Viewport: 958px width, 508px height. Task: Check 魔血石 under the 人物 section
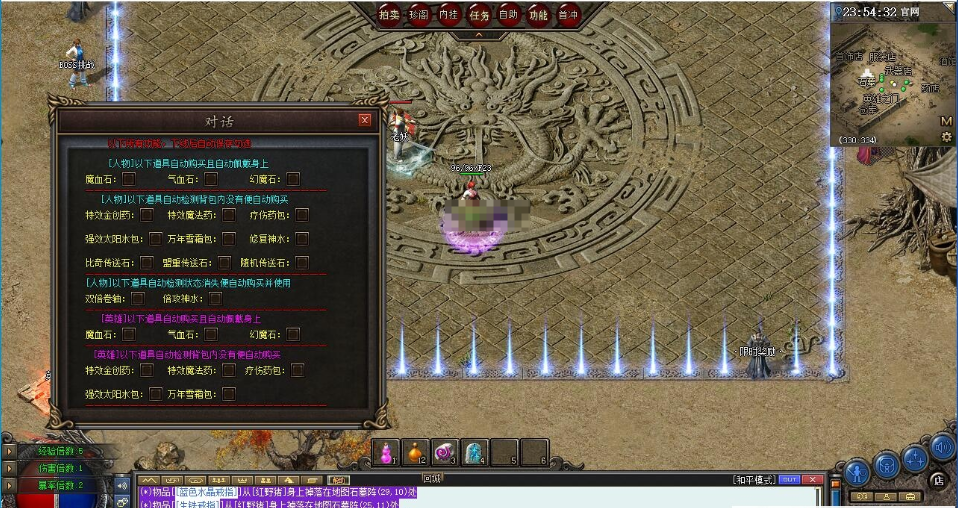(x=129, y=179)
